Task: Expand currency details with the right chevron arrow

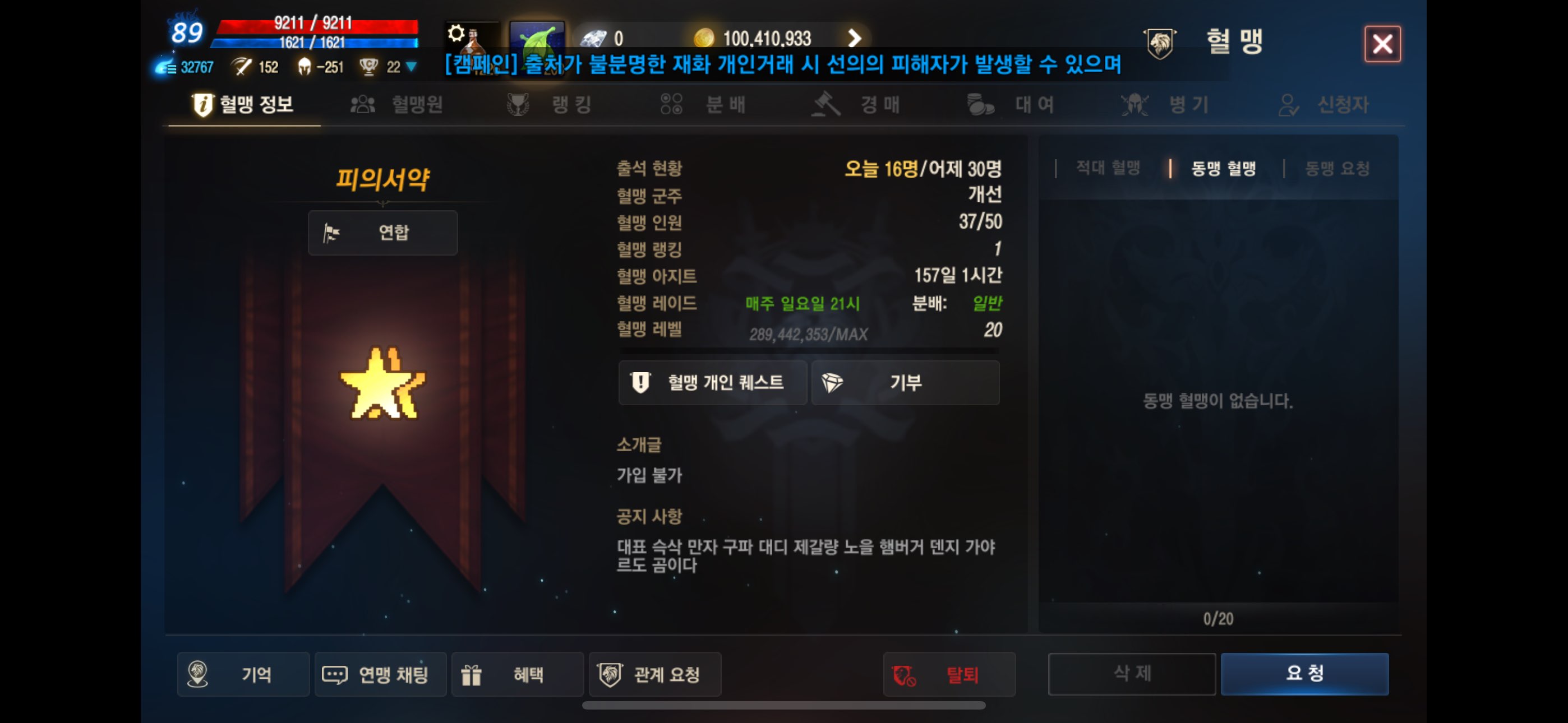Action: click(x=855, y=38)
